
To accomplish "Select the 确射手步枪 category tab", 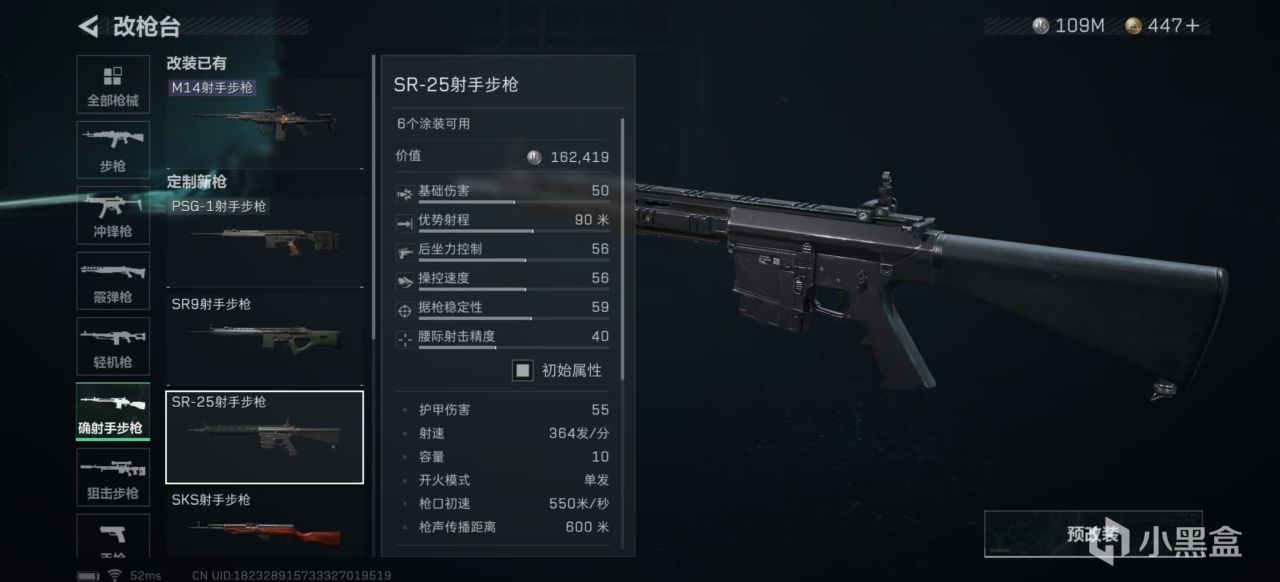I will point(113,412).
